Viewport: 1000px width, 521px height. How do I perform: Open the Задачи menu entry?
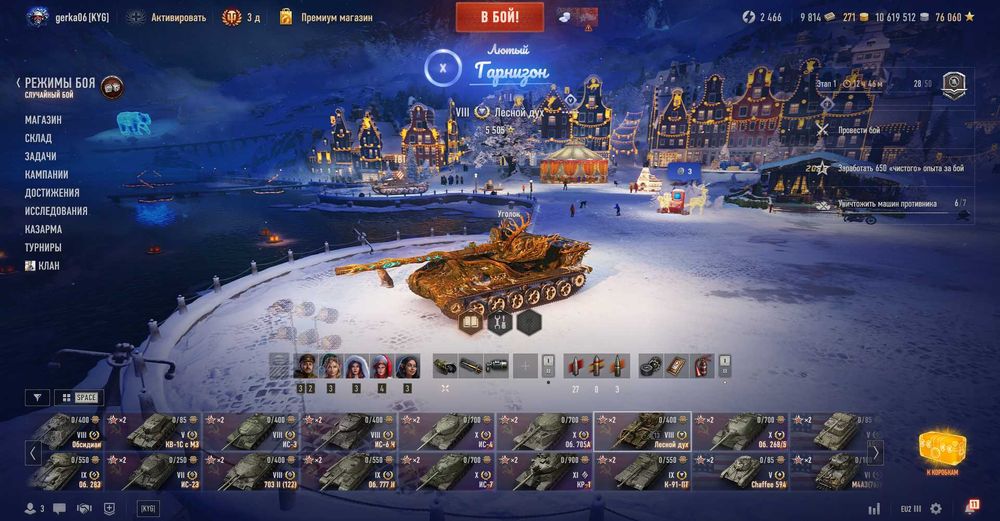pos(40,156)
